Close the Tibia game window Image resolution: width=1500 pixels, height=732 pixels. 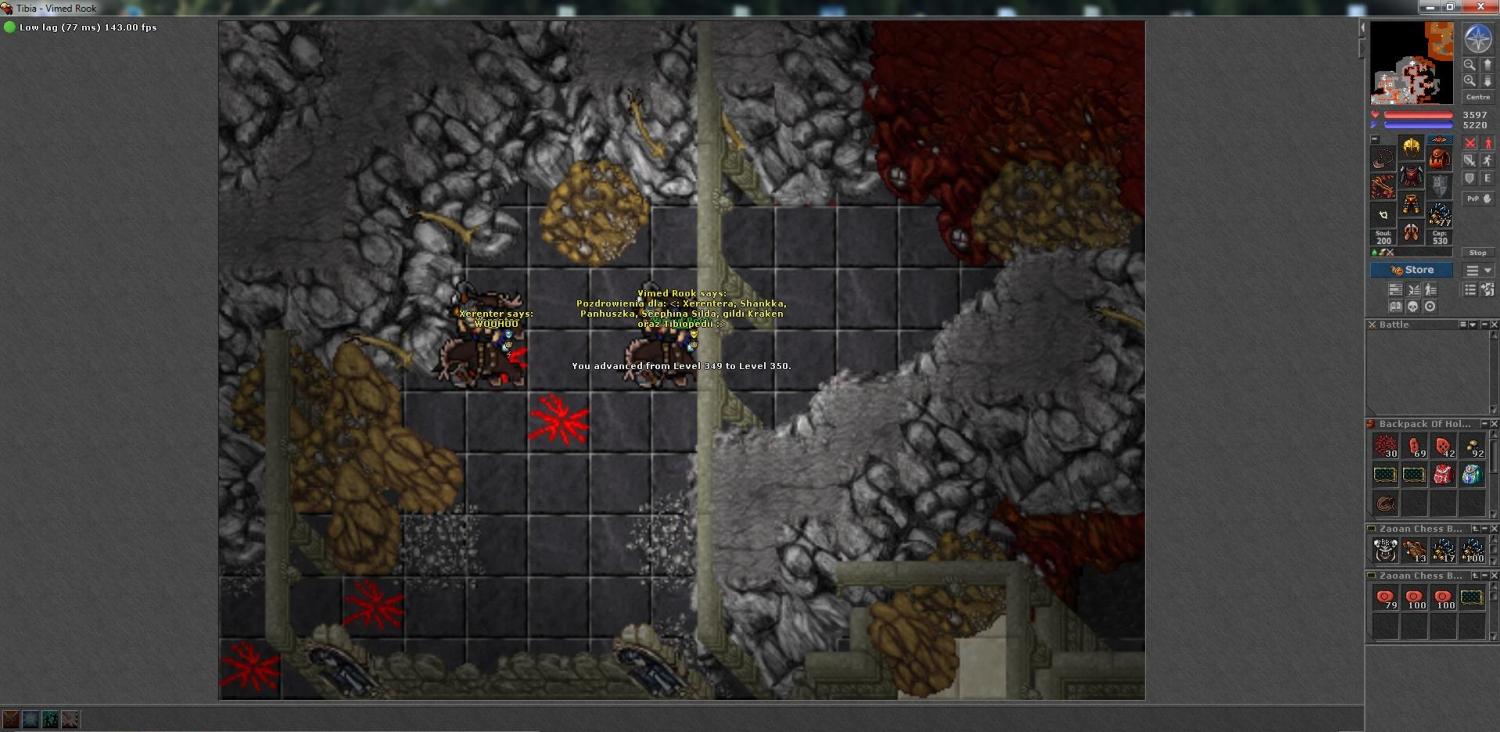[x=1487, y=7]
